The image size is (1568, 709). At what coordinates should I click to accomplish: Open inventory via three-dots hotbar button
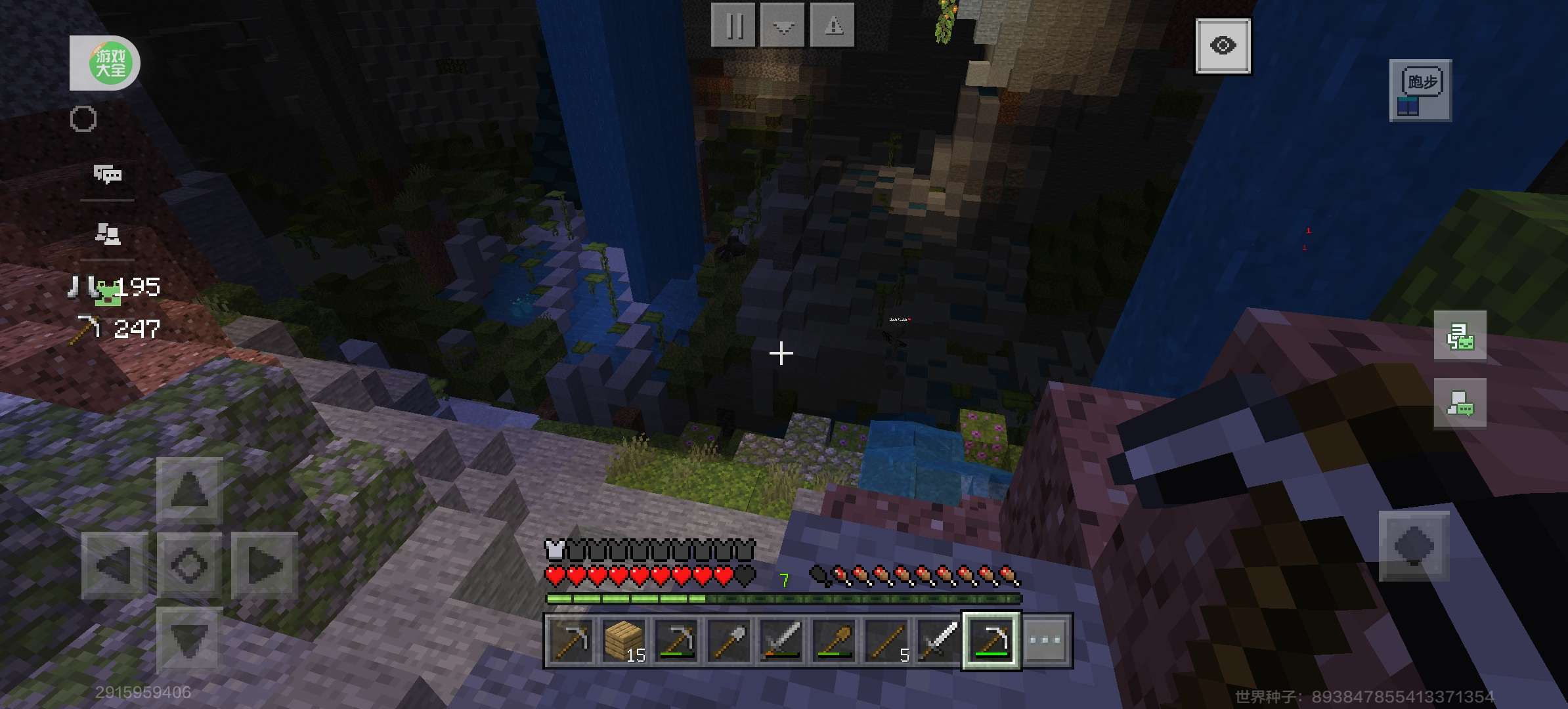click(x=1045, y=640)
